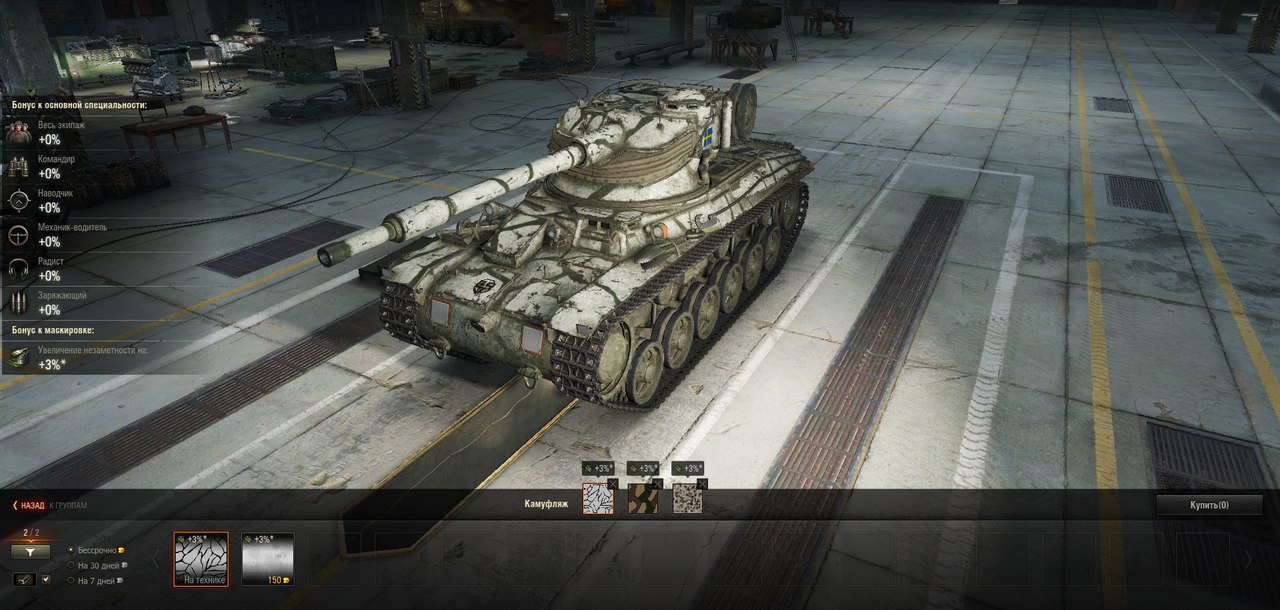Go back via the Назад button
Screen dimensions: 1280x610
29,505
